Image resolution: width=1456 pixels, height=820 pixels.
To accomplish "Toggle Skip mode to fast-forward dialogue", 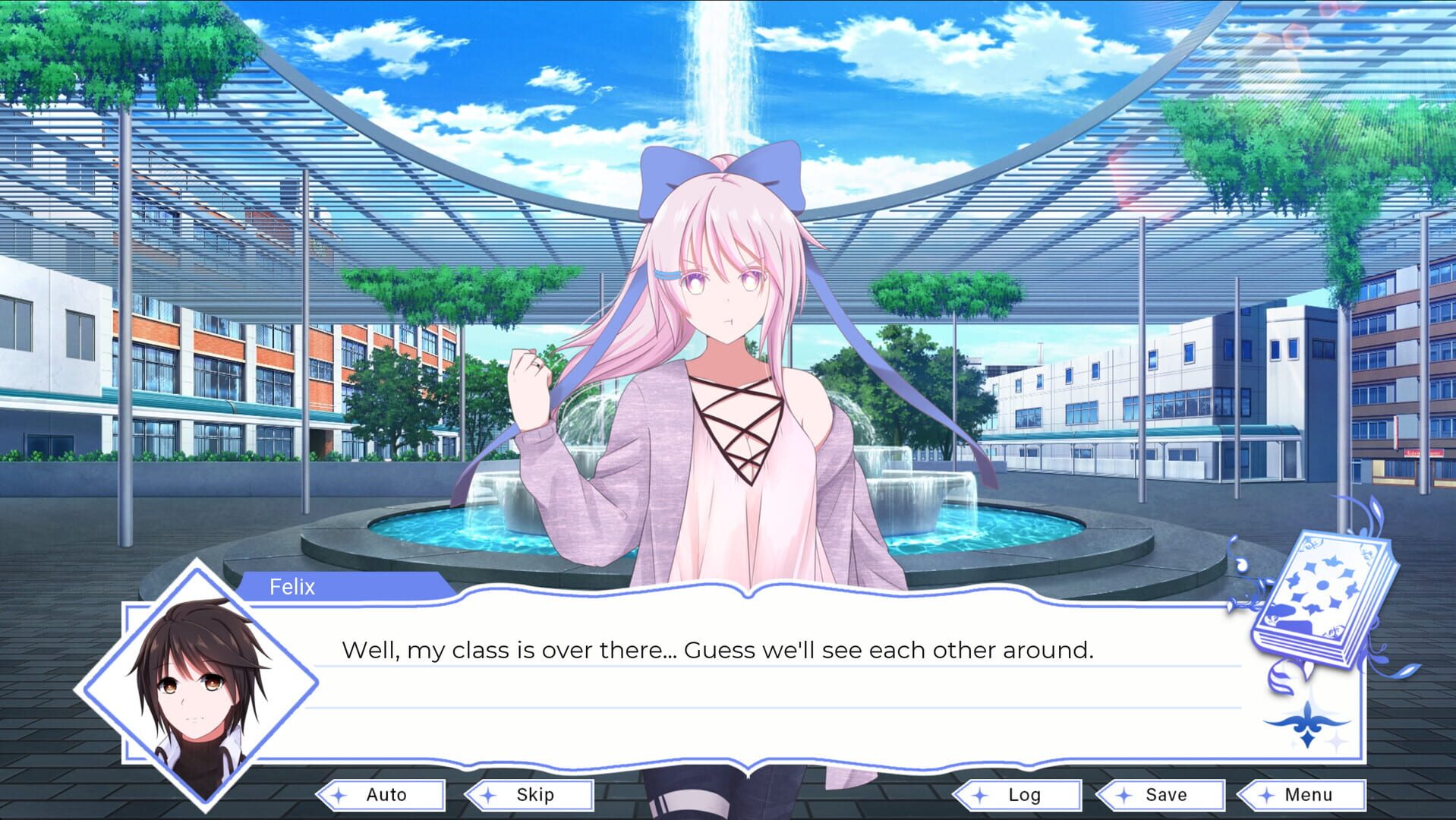I will pos(531,795).
